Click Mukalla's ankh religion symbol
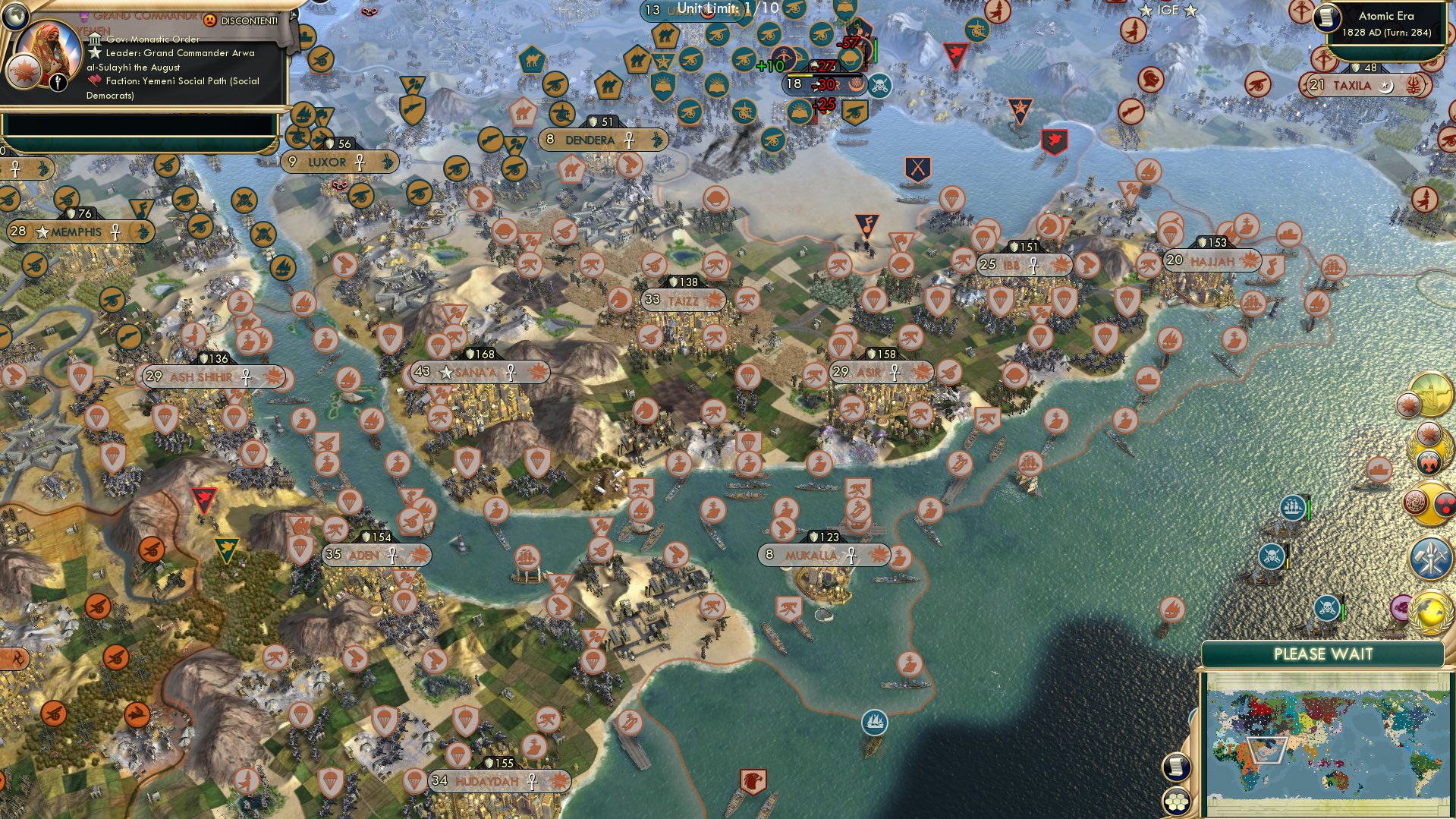The height and width of the screenshot is (819, 1456). coord(851,555)
